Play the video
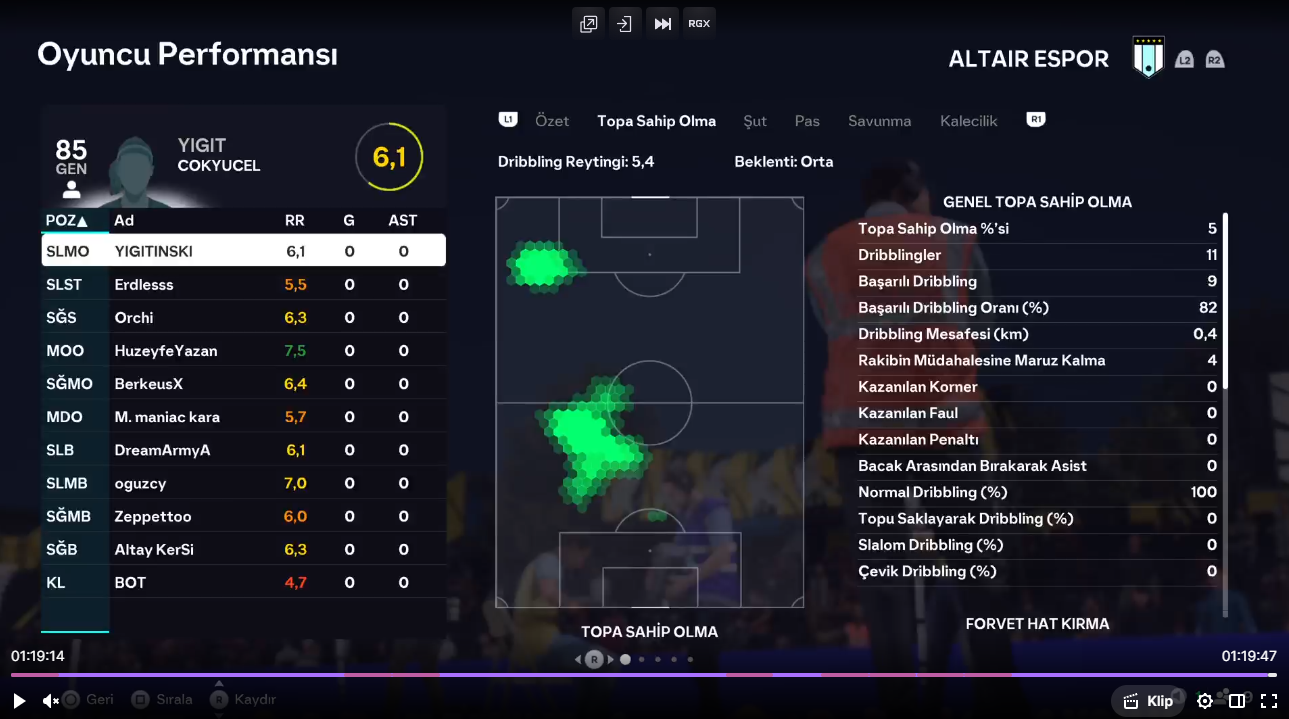The height and width of the screenshot is (719, 1289). 19,701
